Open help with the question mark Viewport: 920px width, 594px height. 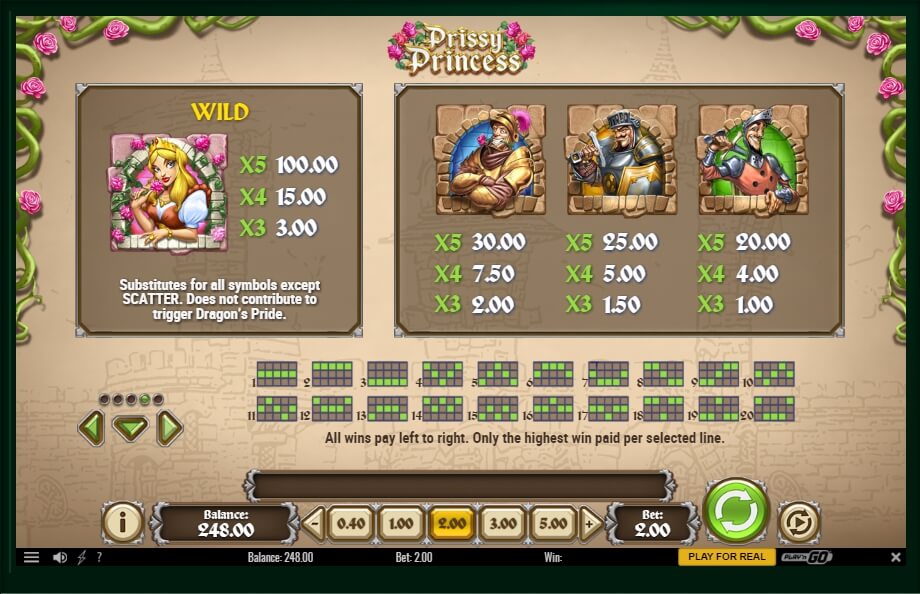point(99,557)
